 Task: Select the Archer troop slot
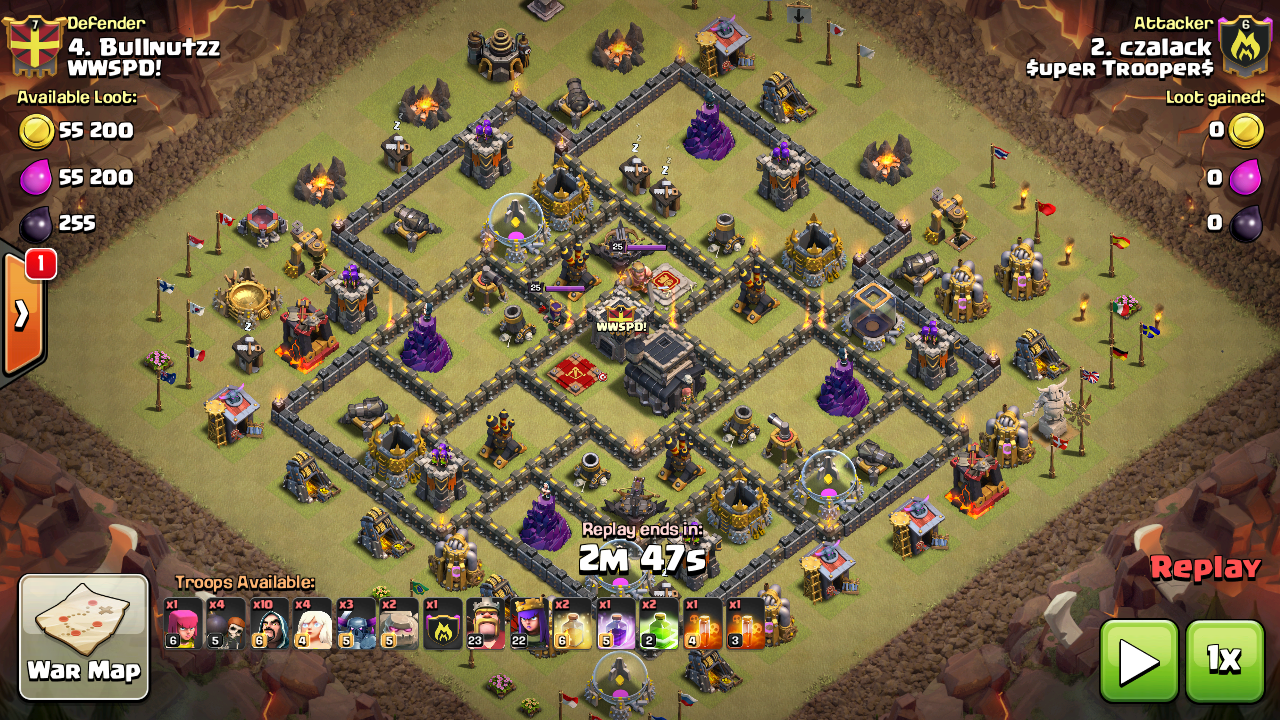coord(183,624)
